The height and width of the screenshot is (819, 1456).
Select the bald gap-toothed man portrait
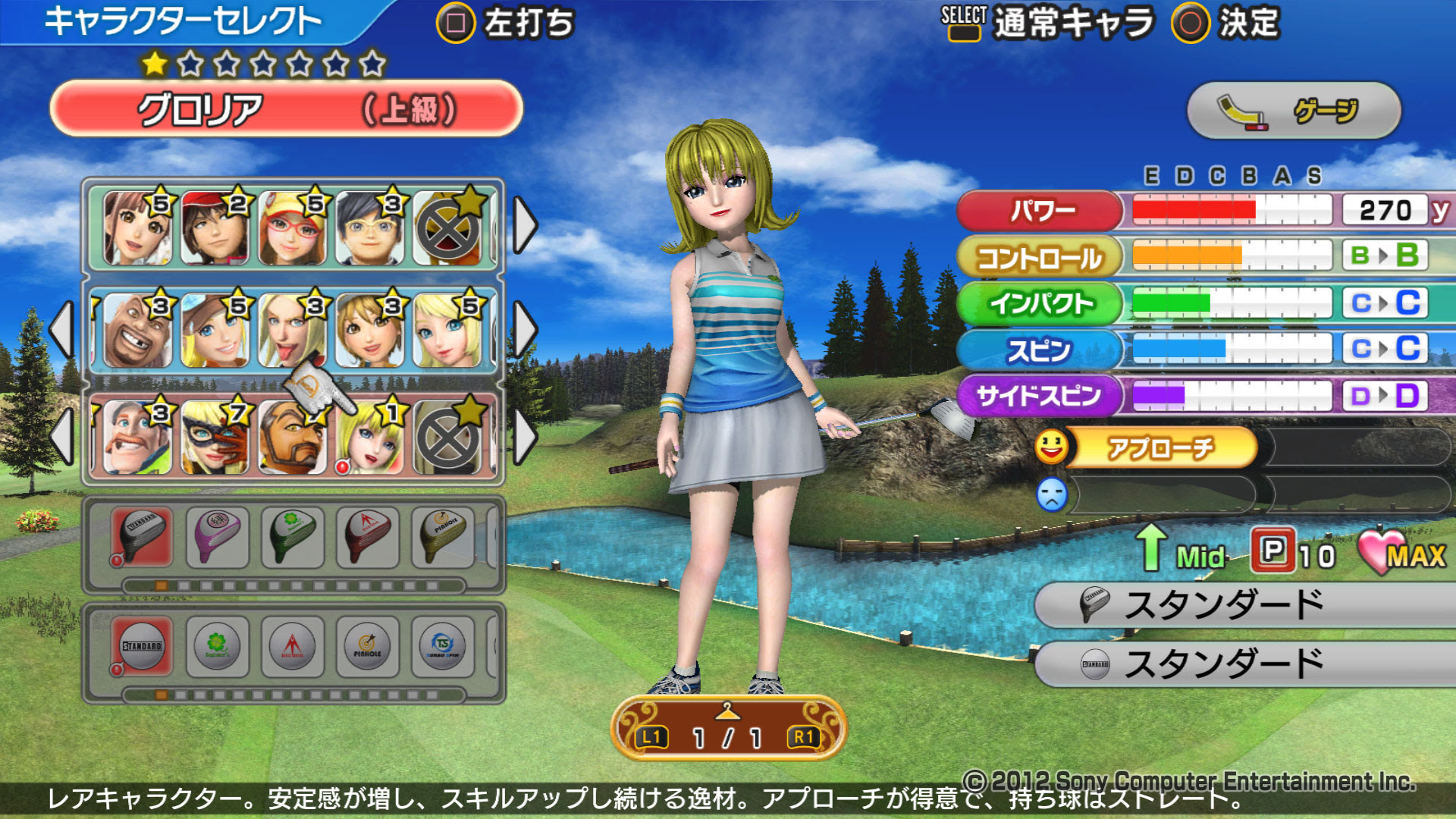point(137,331)
